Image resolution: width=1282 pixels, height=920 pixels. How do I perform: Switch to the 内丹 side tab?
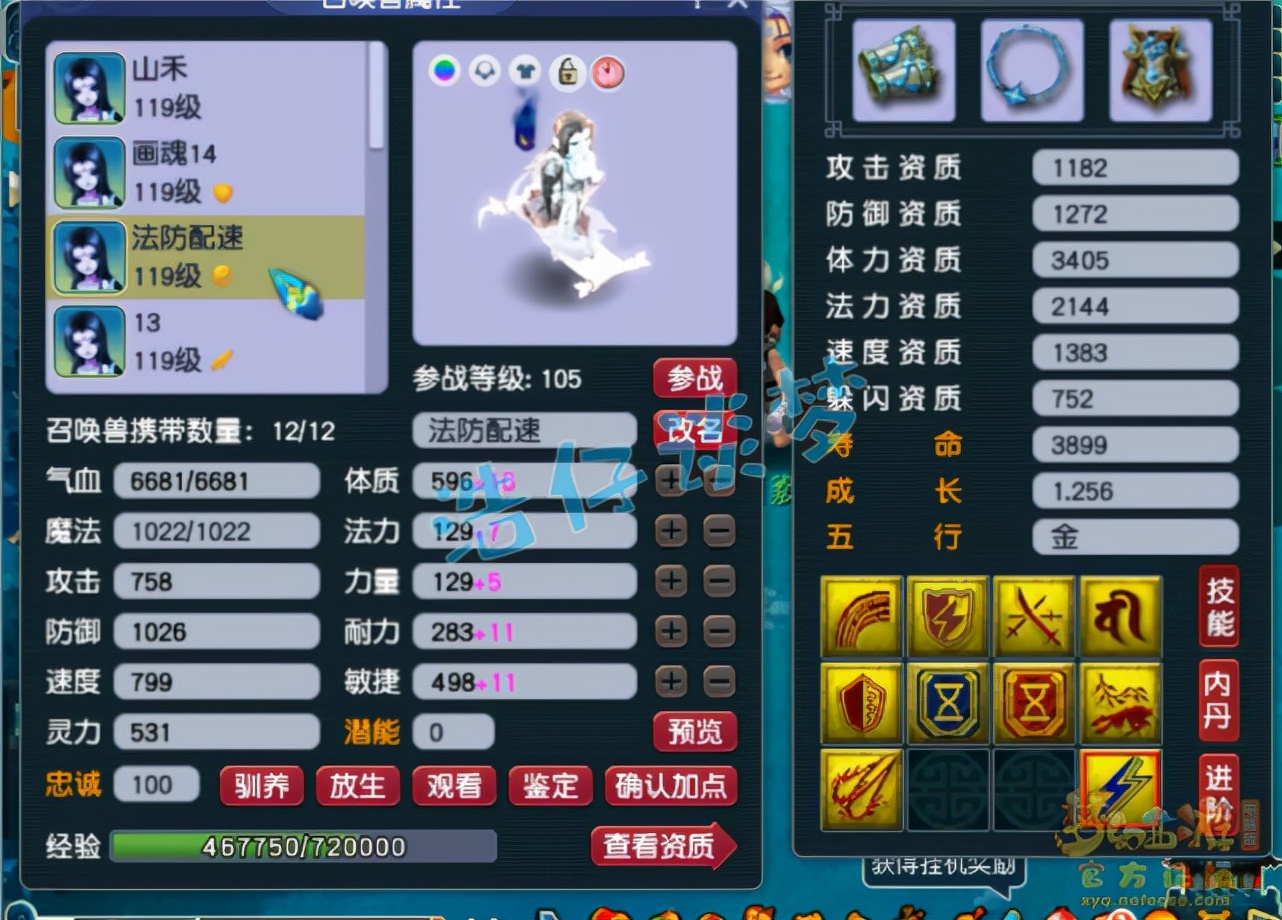click(x=1218, y=703)
